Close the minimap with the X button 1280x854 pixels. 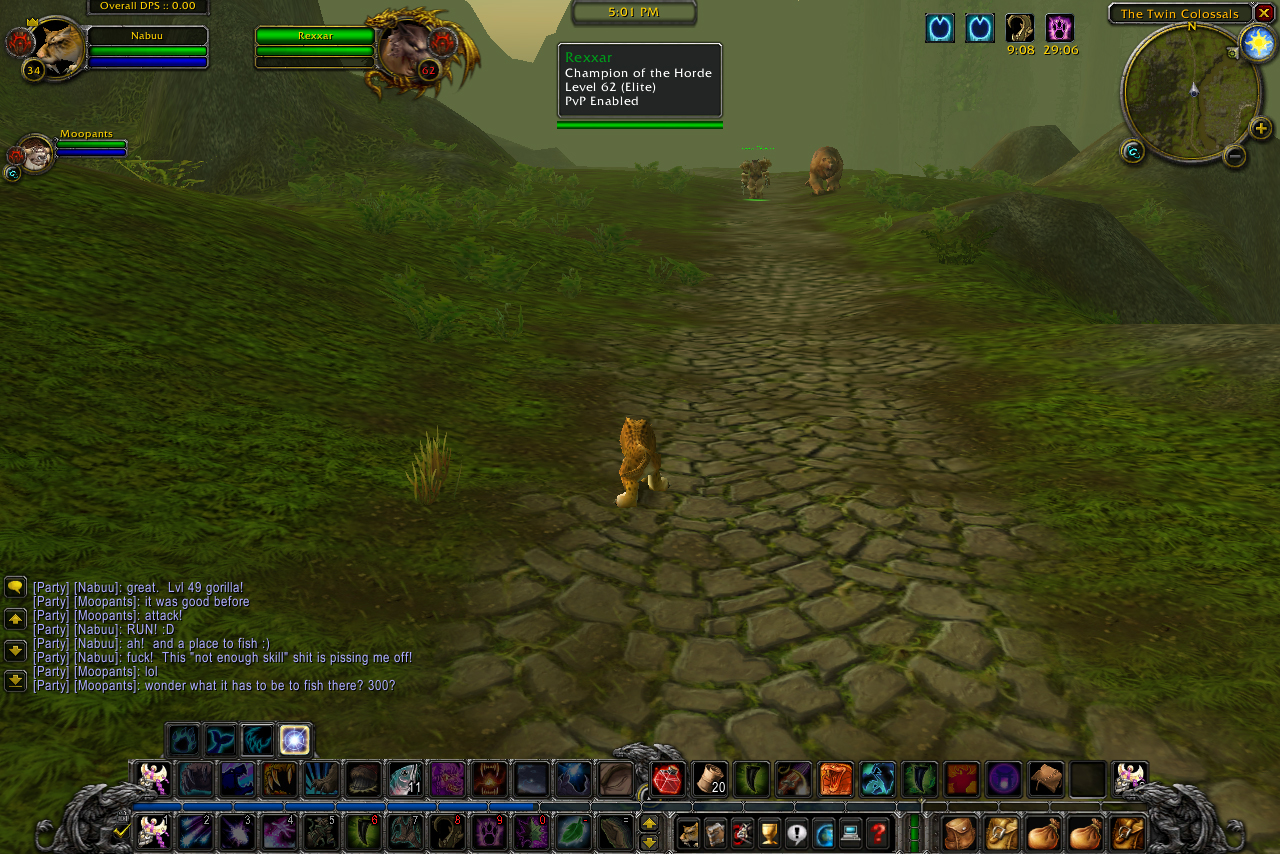(1264, 13)
